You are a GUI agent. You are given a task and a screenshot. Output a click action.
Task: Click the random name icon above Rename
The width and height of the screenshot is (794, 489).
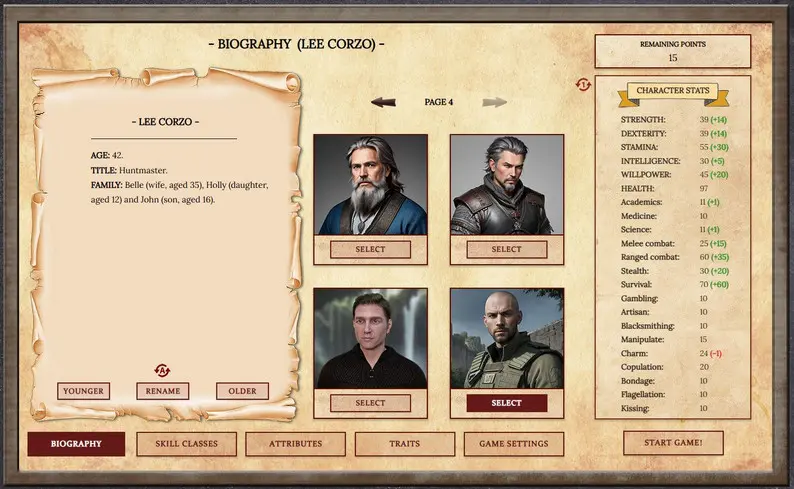tap(162, 371)
